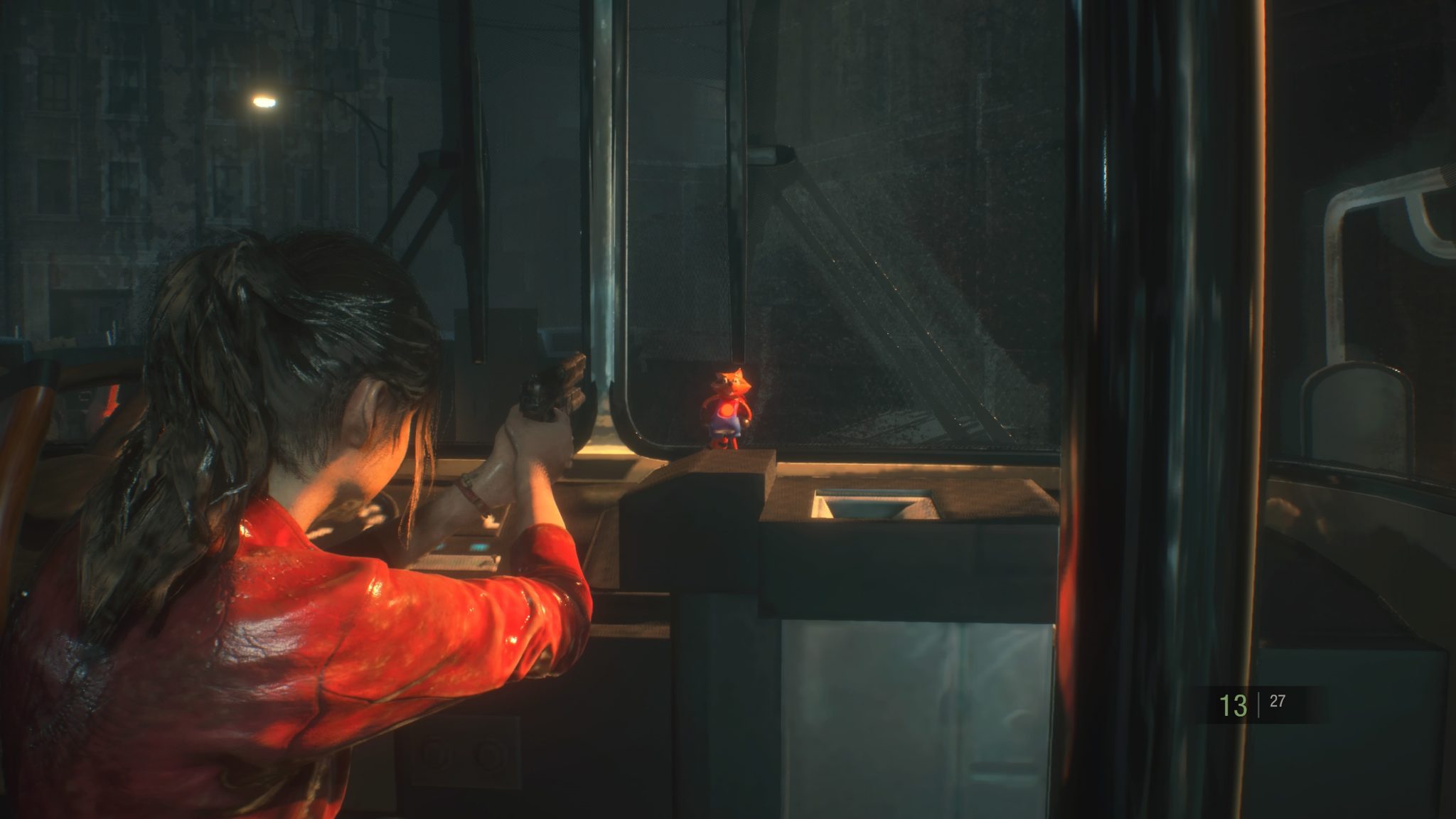Click the divider bar between ammo counts

1258,706
